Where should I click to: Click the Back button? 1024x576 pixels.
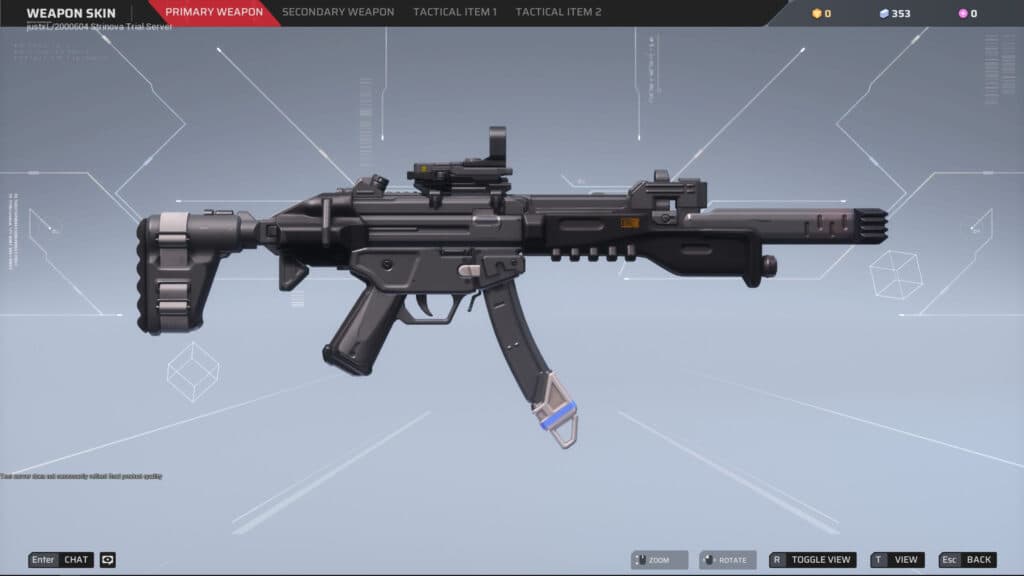969,560
